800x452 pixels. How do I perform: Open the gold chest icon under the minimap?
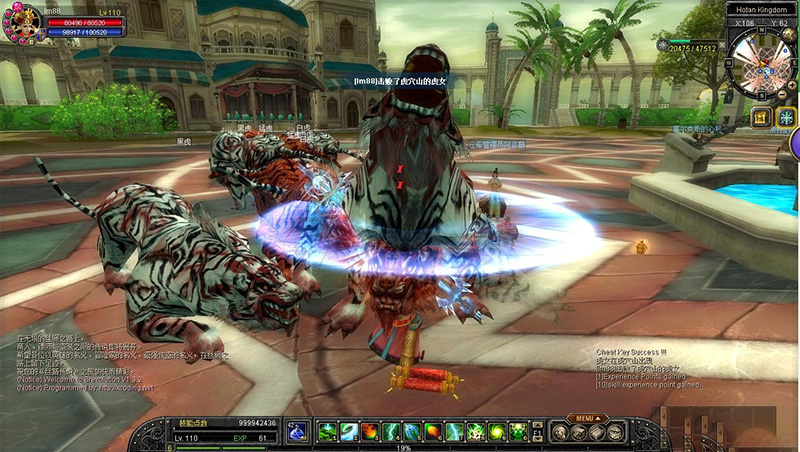(761, 118)
